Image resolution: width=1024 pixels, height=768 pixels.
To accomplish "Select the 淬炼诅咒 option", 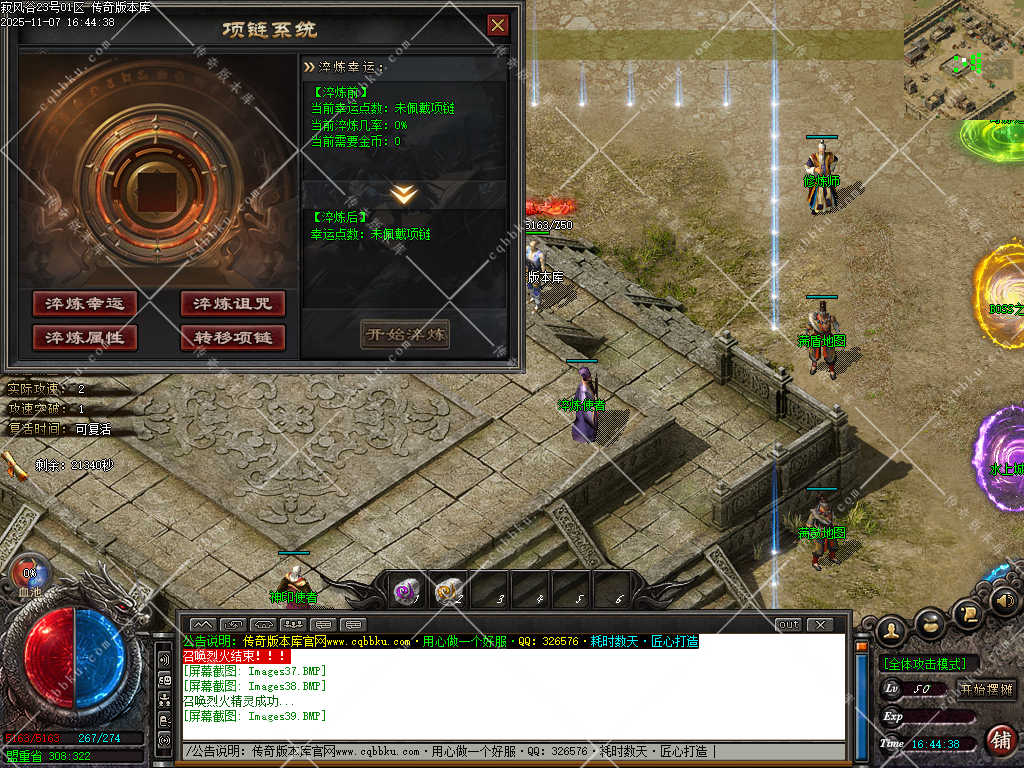I will (233, 304).
